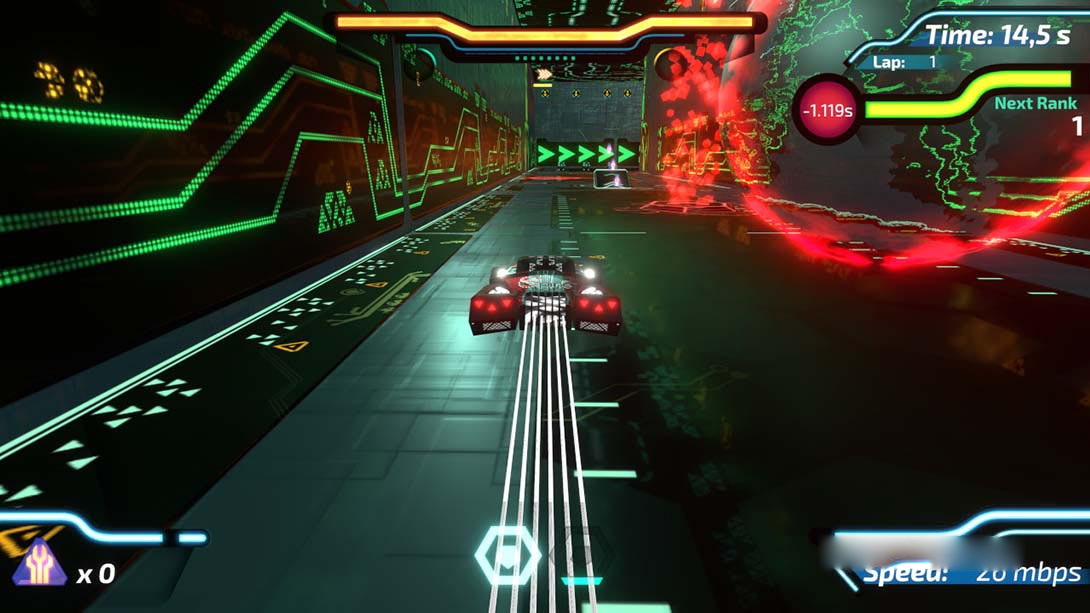Image resolution: width=1090 pixels, height=613 pixels.
Task: Select the purple triangle power-up icon
Action: [40, 565]
